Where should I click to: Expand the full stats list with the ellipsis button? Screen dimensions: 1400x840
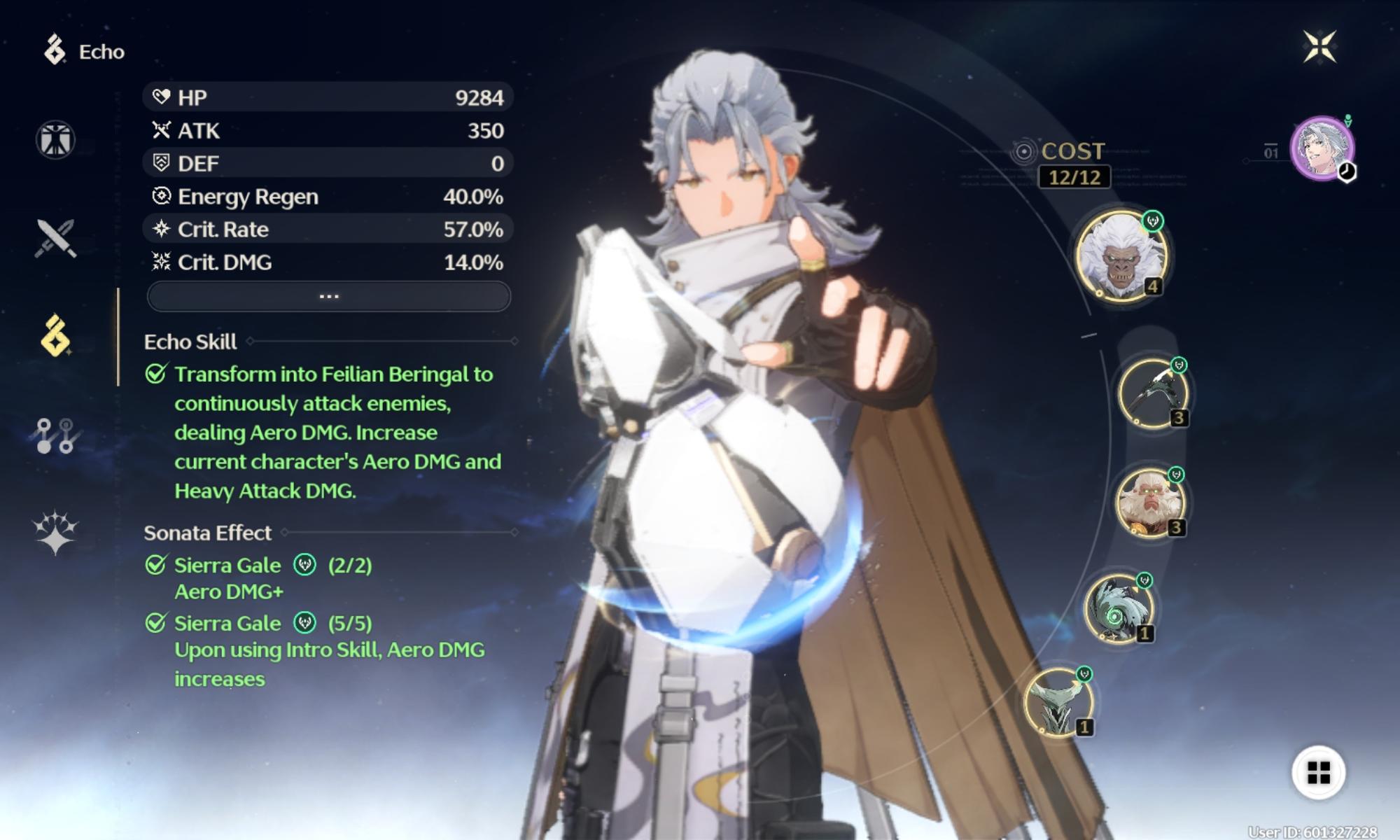pos(328,297)
